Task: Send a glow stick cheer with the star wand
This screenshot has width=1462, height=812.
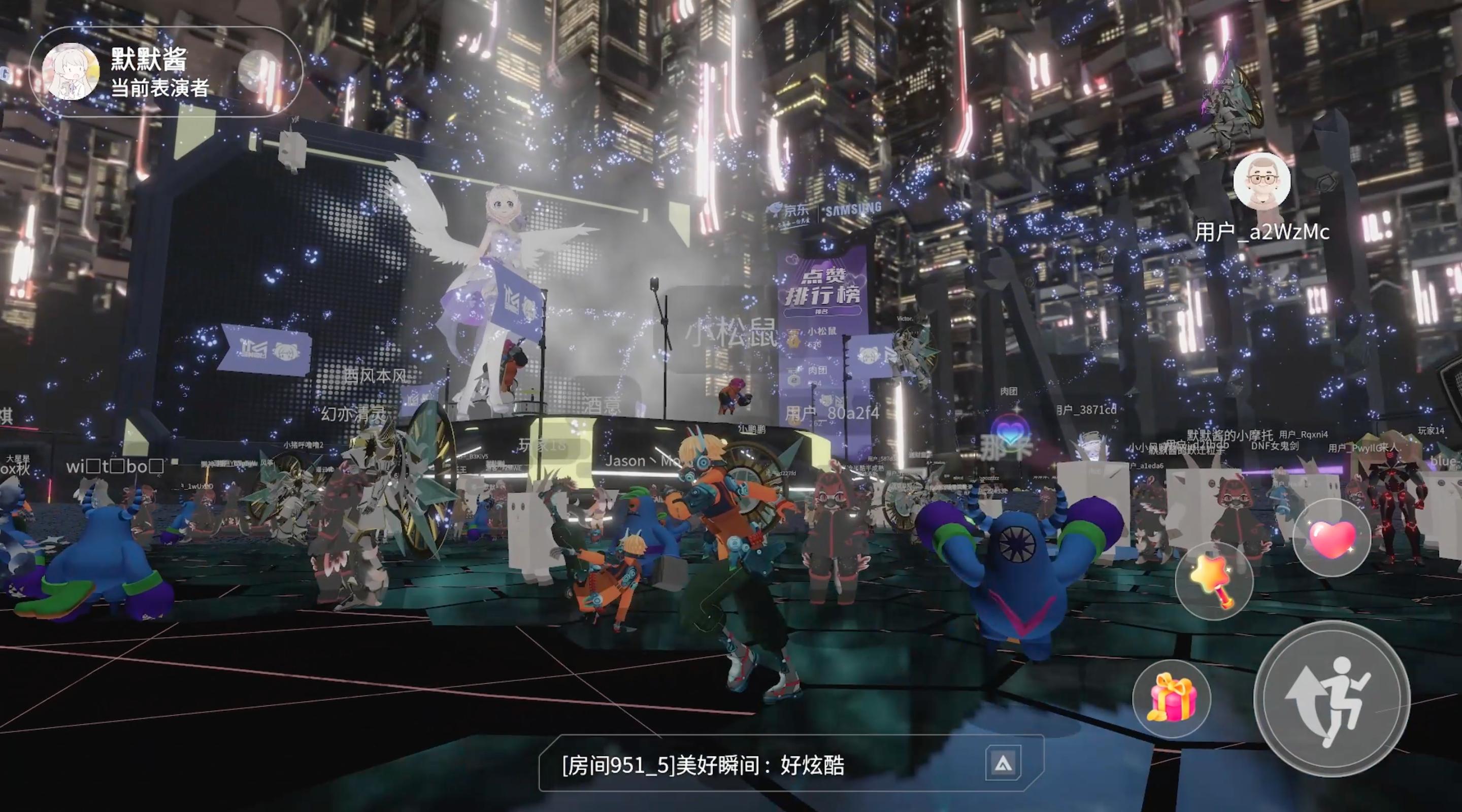Action: tap(1213, 580)
